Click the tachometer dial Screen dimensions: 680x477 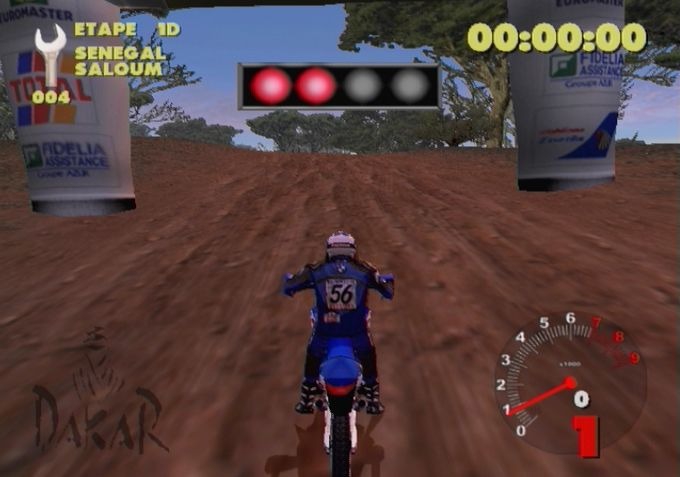567,381
